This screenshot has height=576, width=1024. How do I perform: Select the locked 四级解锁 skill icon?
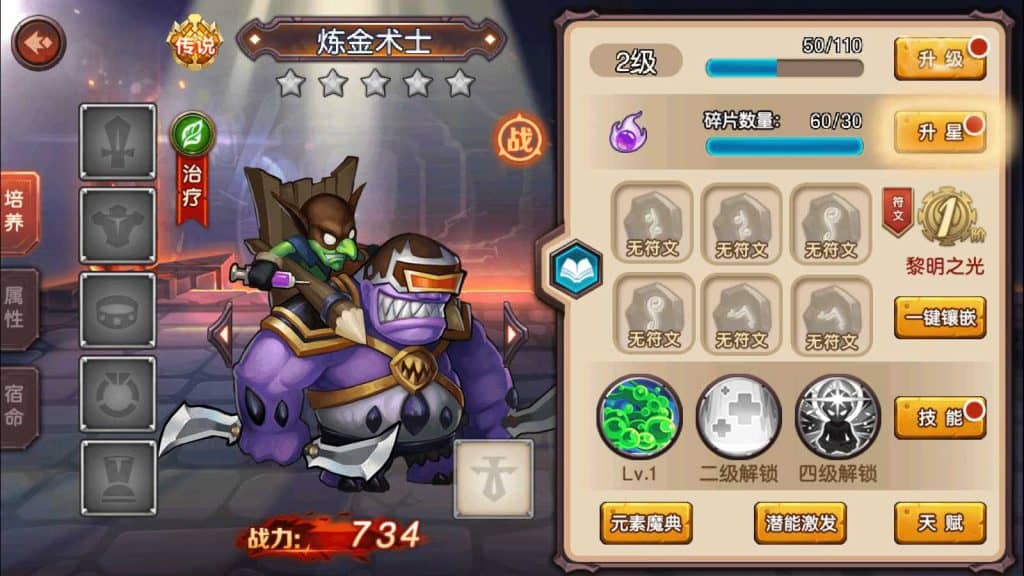click(x=838, y=416)
